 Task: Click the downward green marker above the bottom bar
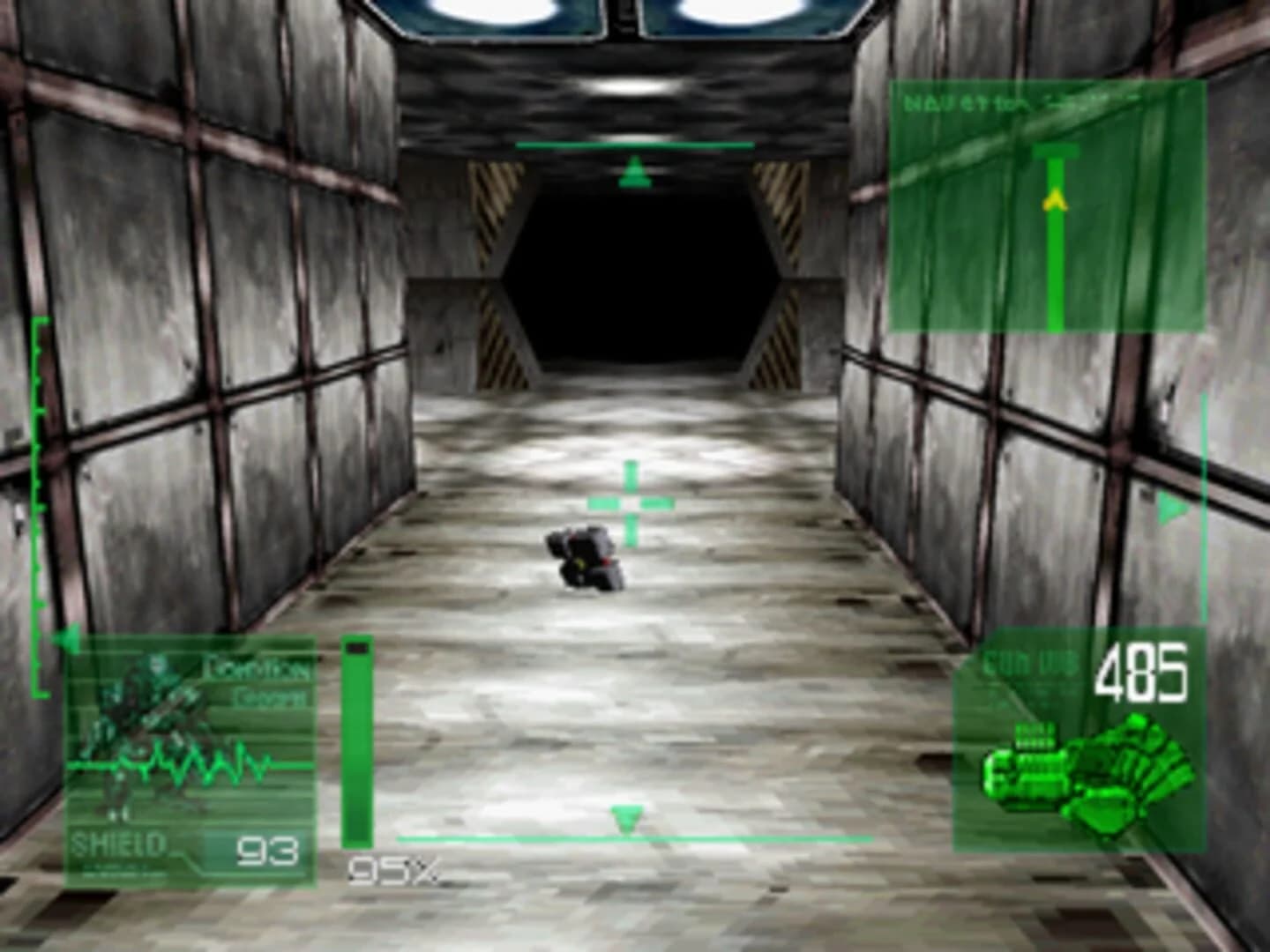tap(626, 820)
